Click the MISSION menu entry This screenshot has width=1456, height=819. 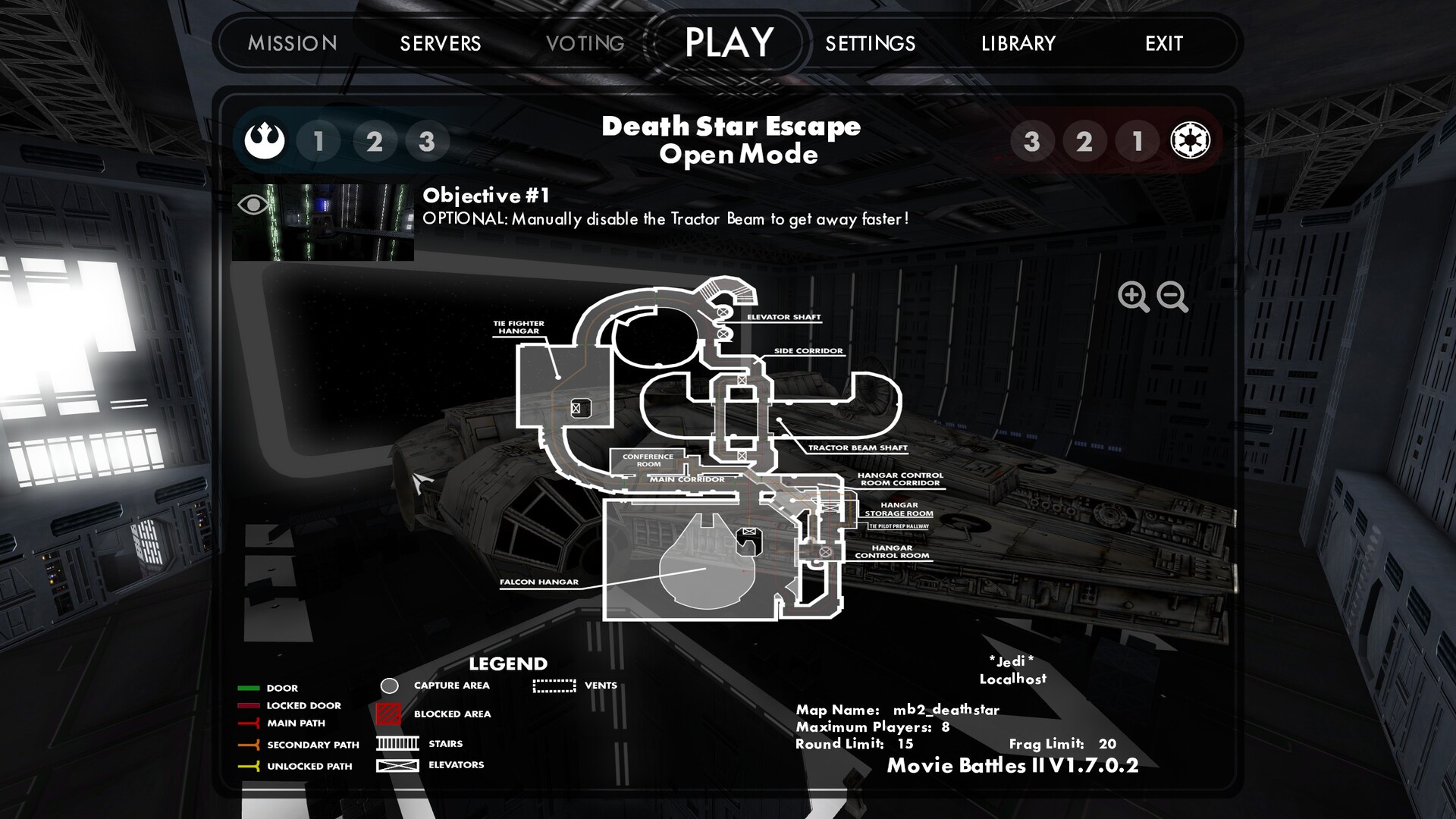291,43
